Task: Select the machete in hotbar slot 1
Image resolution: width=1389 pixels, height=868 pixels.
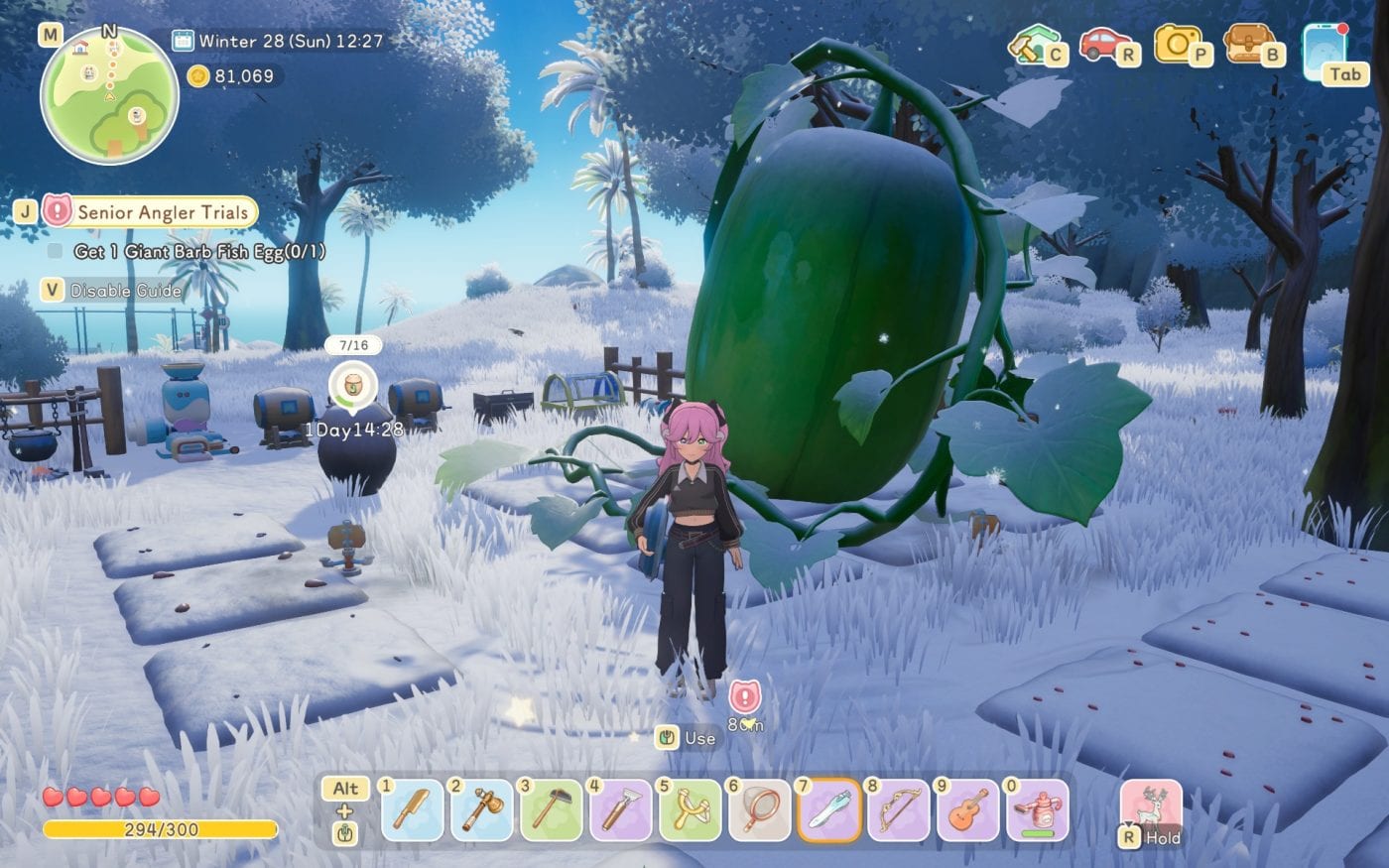Action: click(412, 810)
